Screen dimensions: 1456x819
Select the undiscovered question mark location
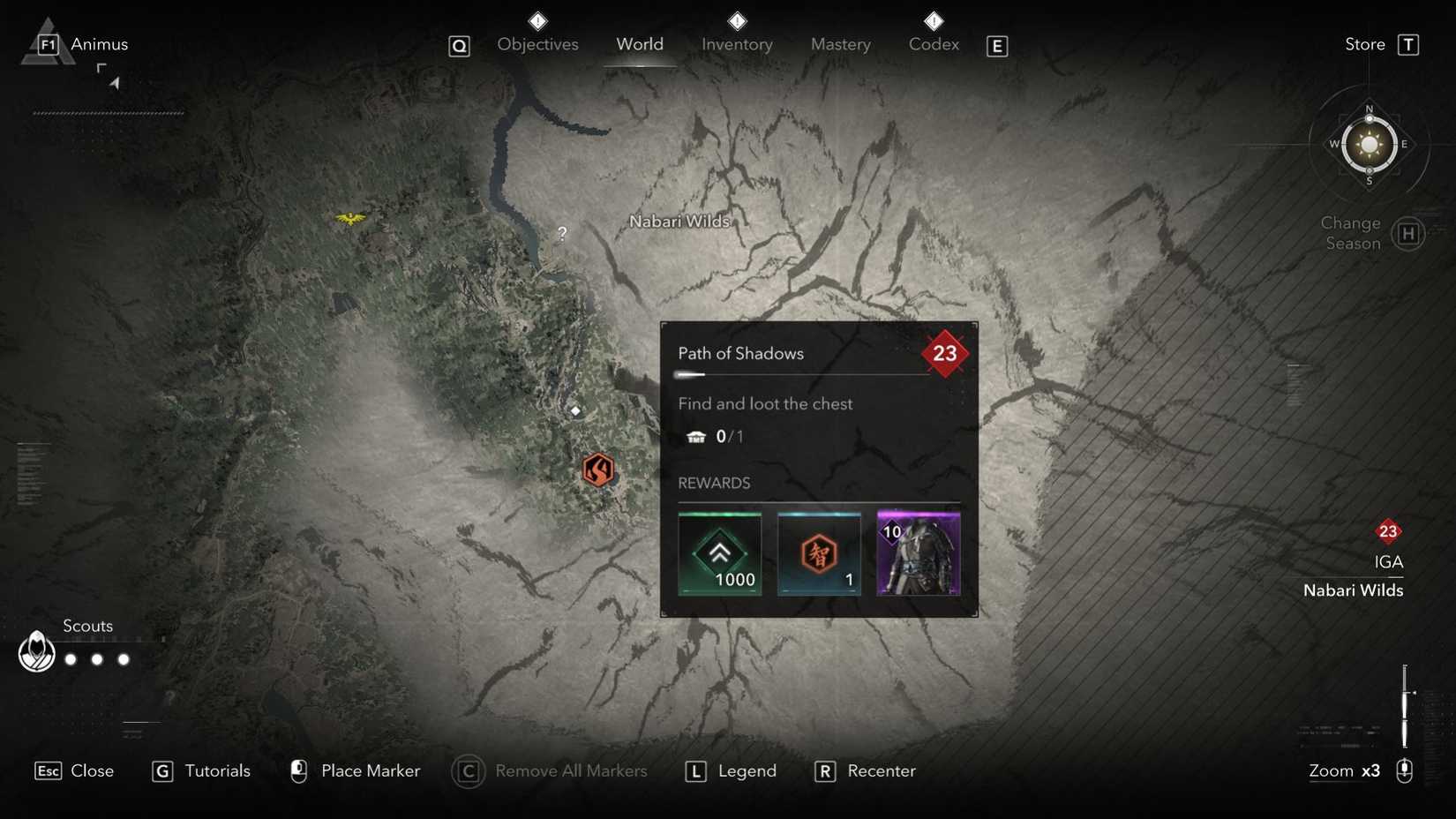click(561, 233)
